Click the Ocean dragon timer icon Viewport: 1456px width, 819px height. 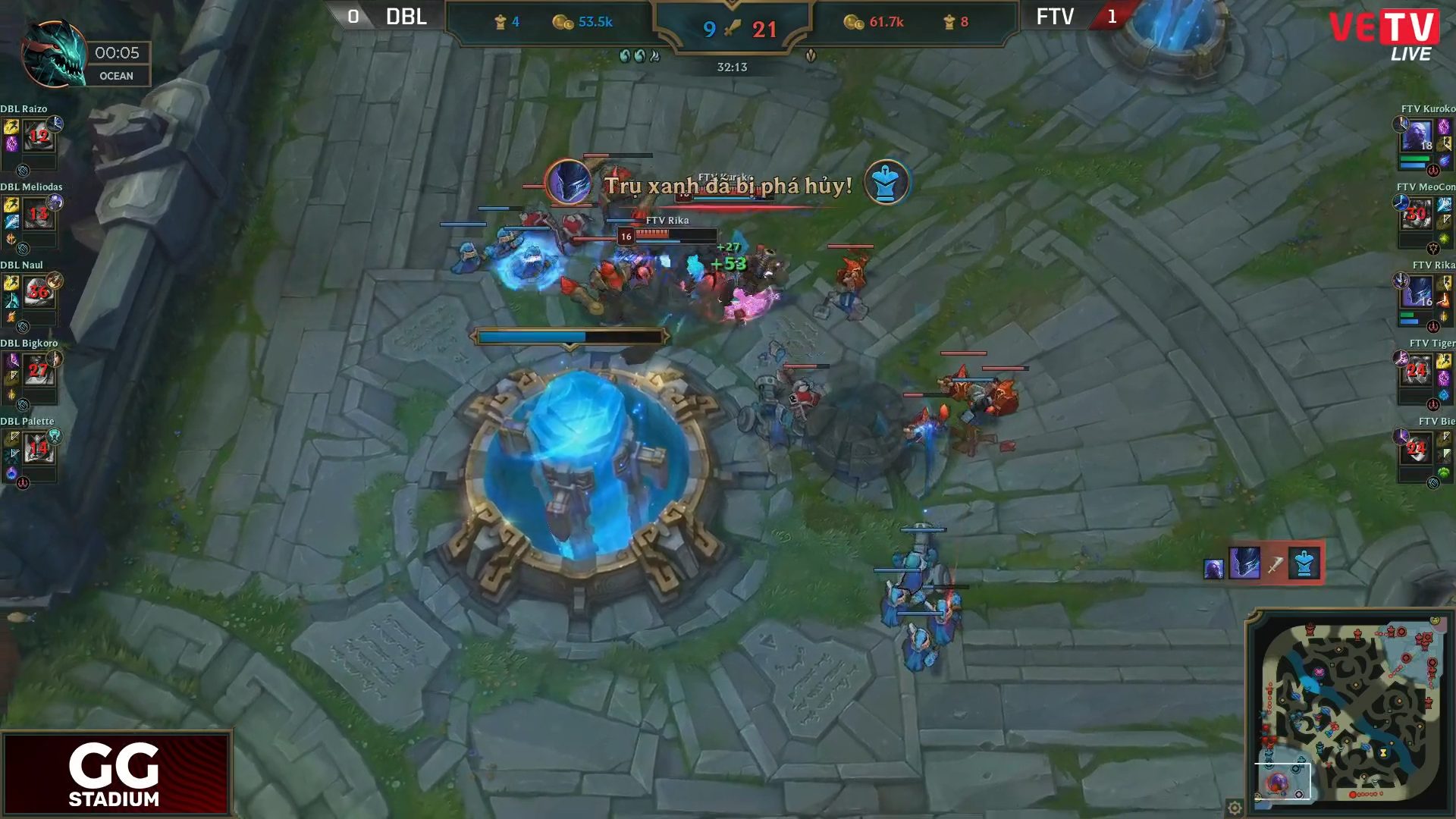[53, 55]
